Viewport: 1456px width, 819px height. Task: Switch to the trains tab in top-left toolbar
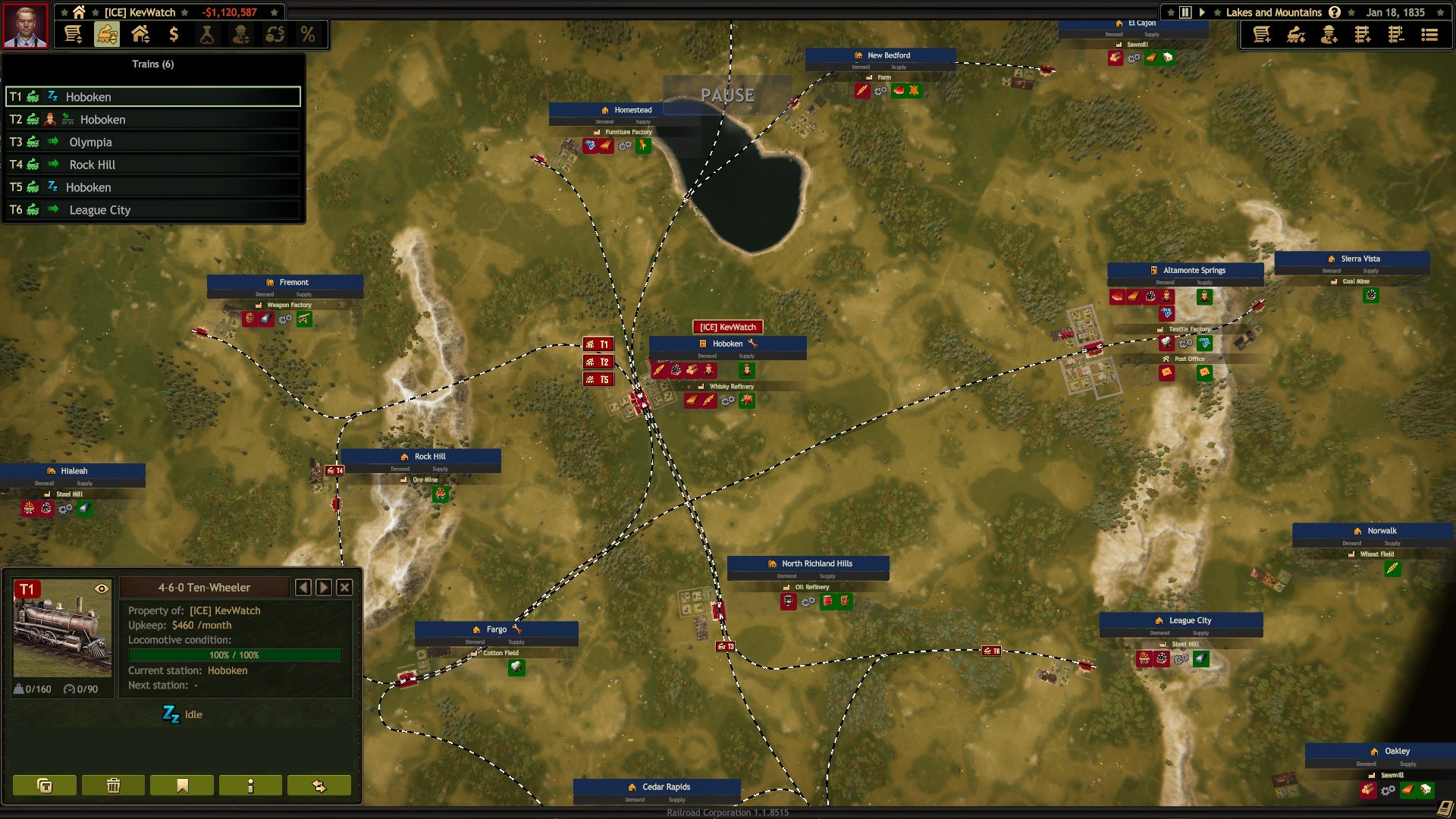(x=106, y=34)
